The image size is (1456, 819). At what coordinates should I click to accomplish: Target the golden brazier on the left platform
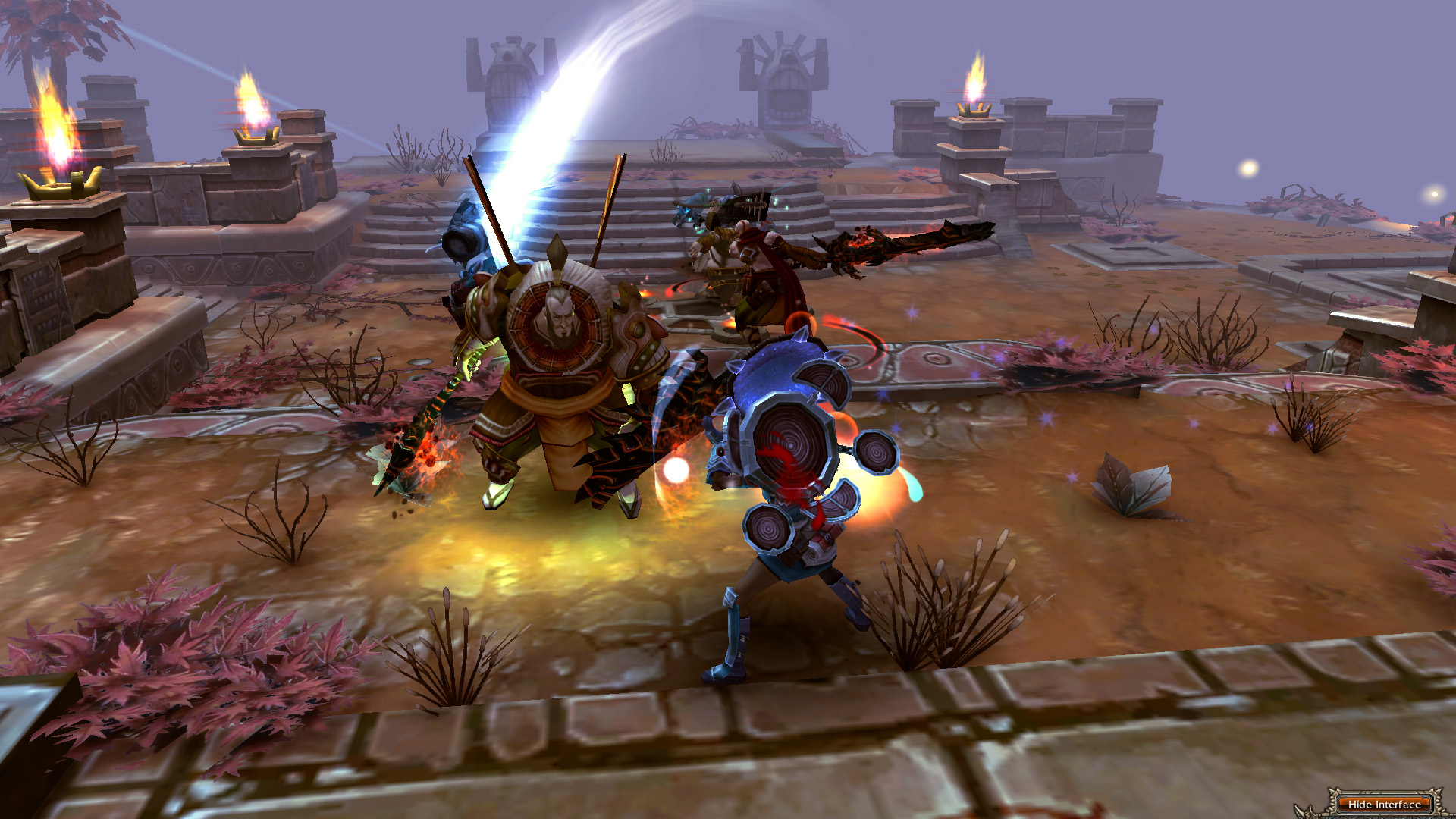(x=59, y=182)
